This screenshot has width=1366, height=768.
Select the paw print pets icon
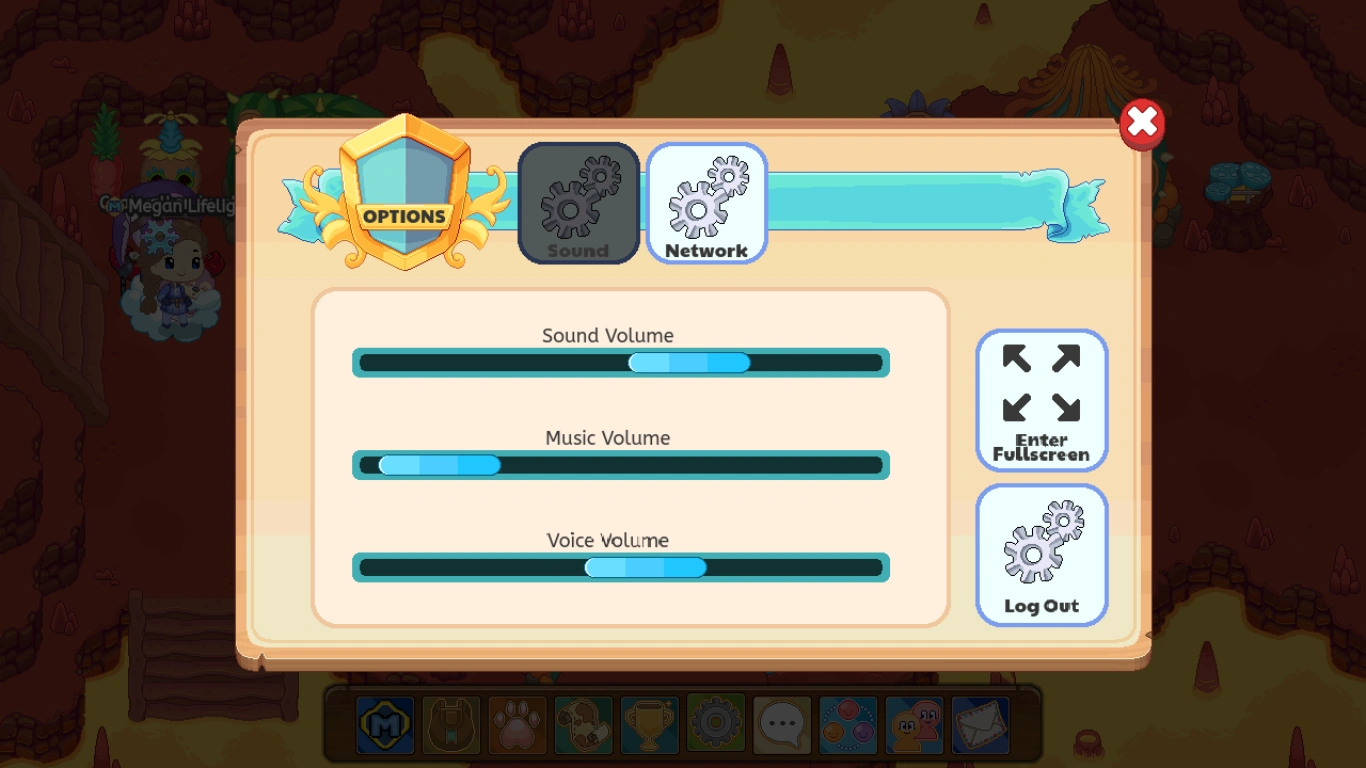pos(516,725)
